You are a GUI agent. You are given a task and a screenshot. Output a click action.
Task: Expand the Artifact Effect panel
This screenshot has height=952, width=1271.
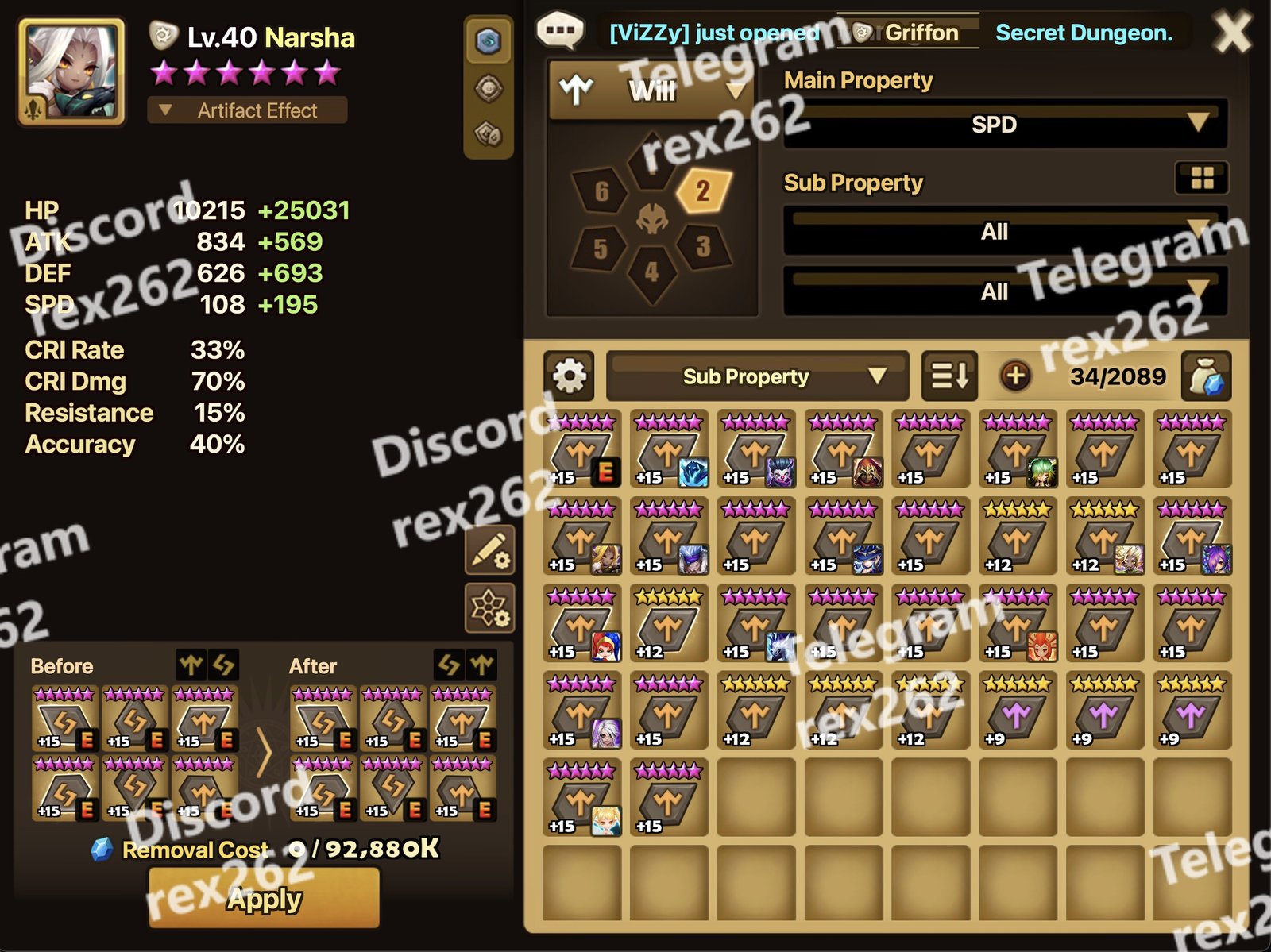pos(246,110)
